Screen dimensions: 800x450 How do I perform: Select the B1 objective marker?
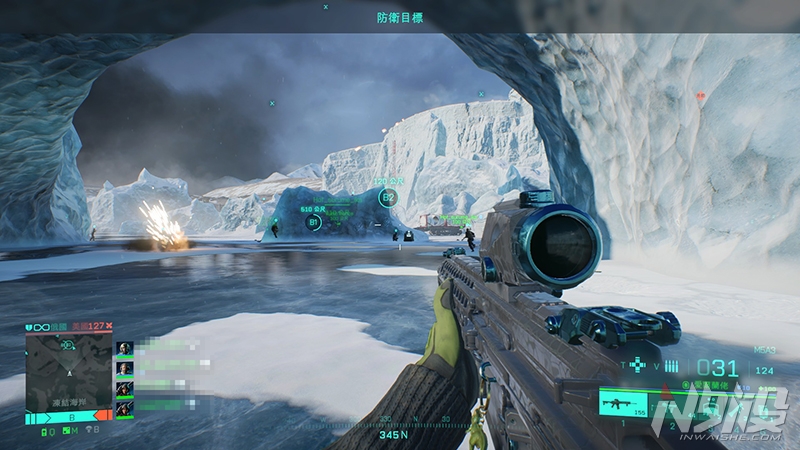313,221
